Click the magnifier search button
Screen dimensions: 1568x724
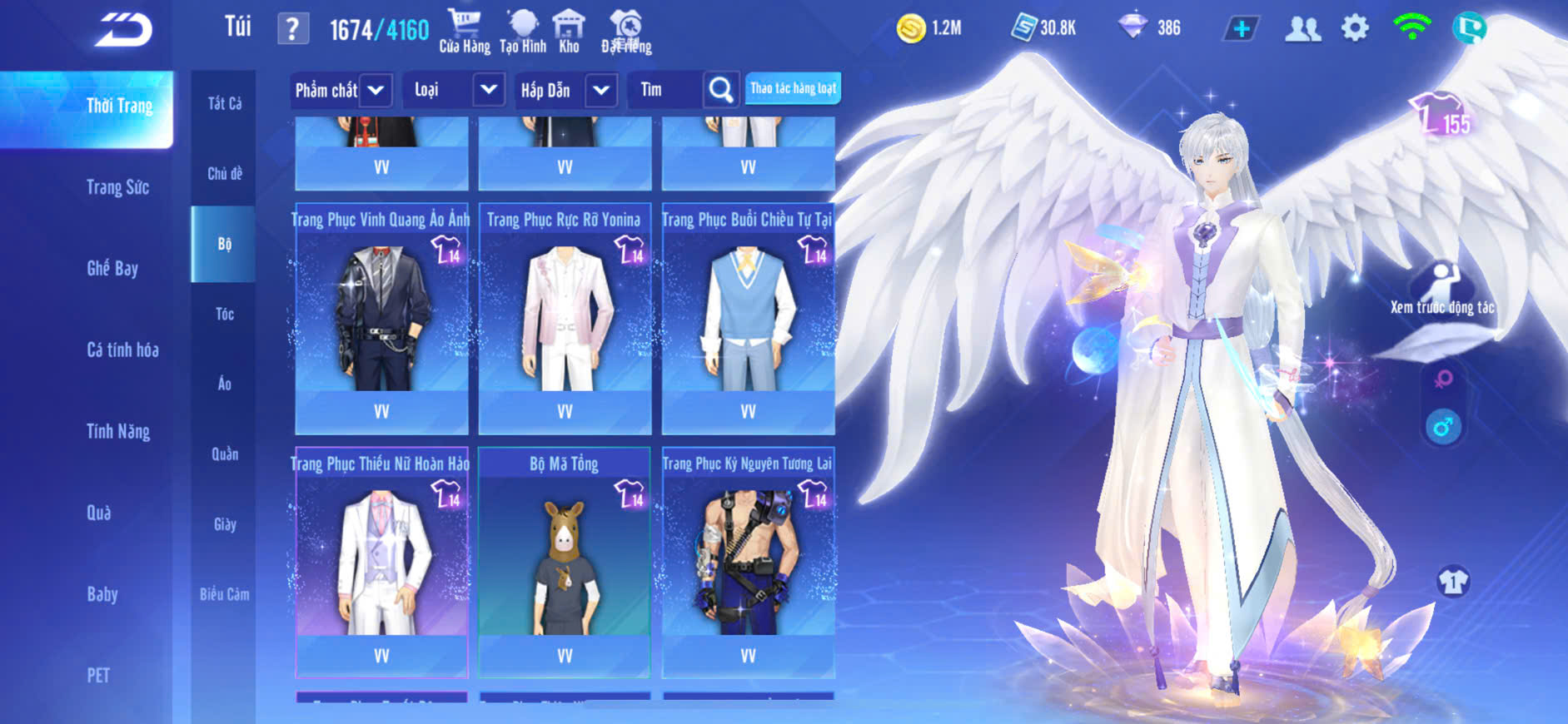pos(721,90)
